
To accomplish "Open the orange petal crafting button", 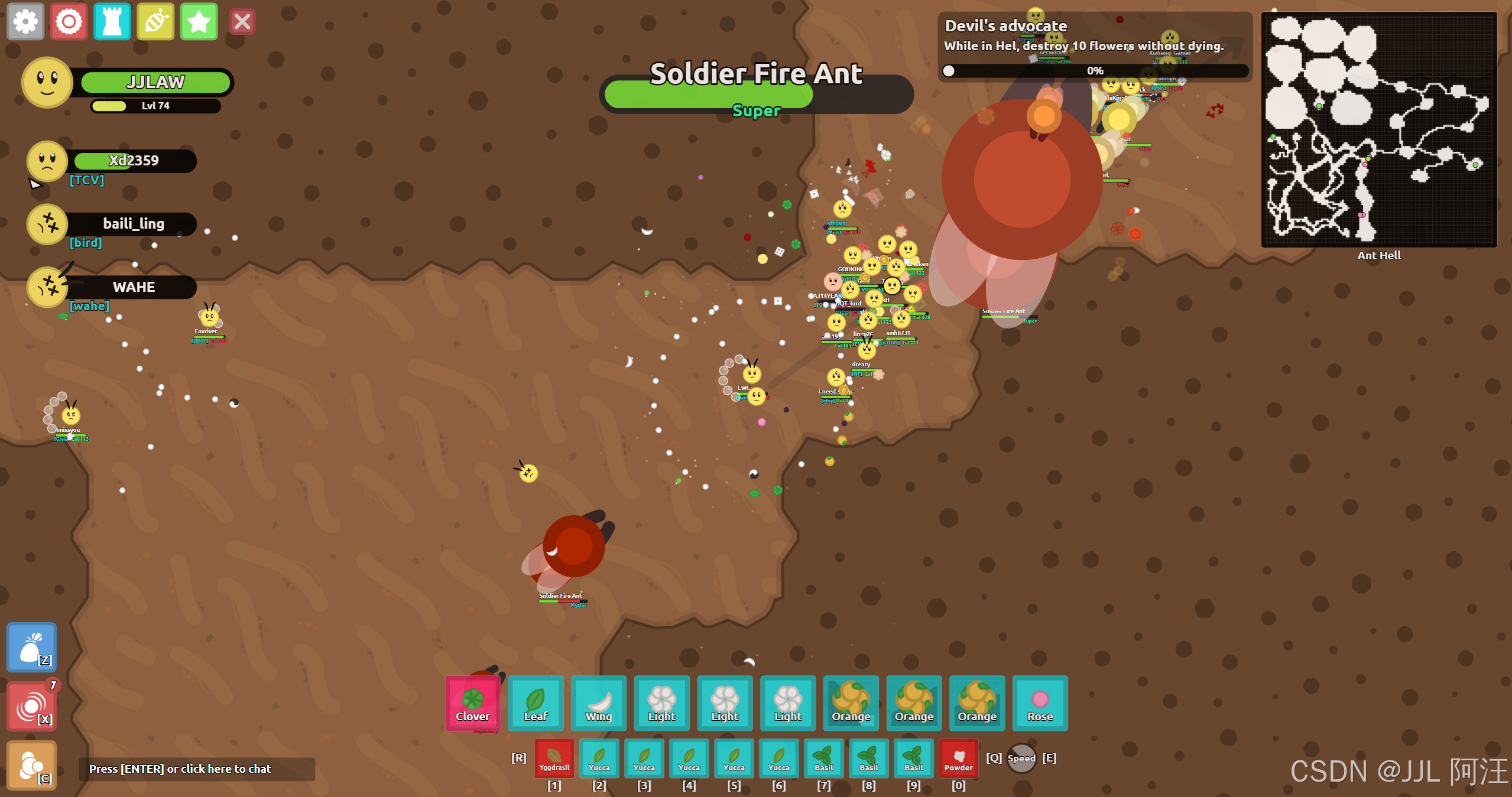I will pos(32,765).
